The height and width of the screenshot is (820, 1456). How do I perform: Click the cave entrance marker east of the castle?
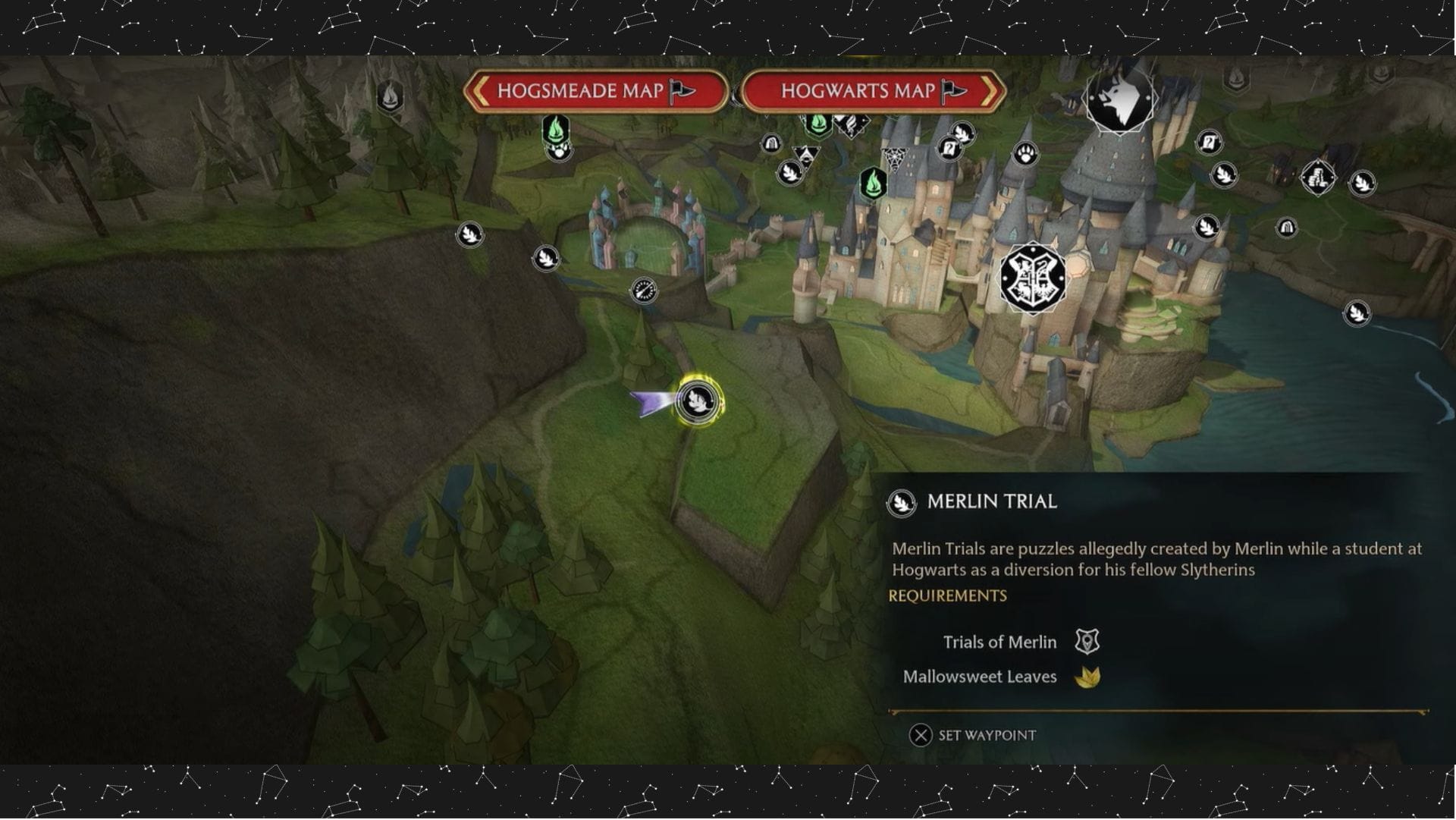coord(1287,228)
